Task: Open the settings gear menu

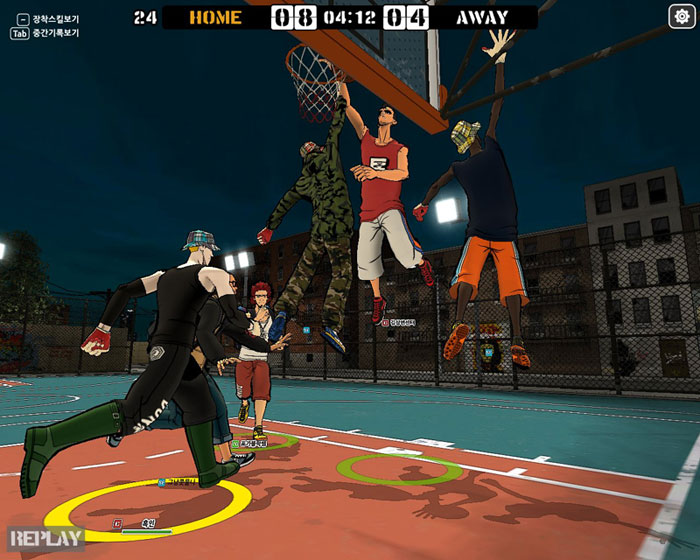Action: click(x=681, y=16)
